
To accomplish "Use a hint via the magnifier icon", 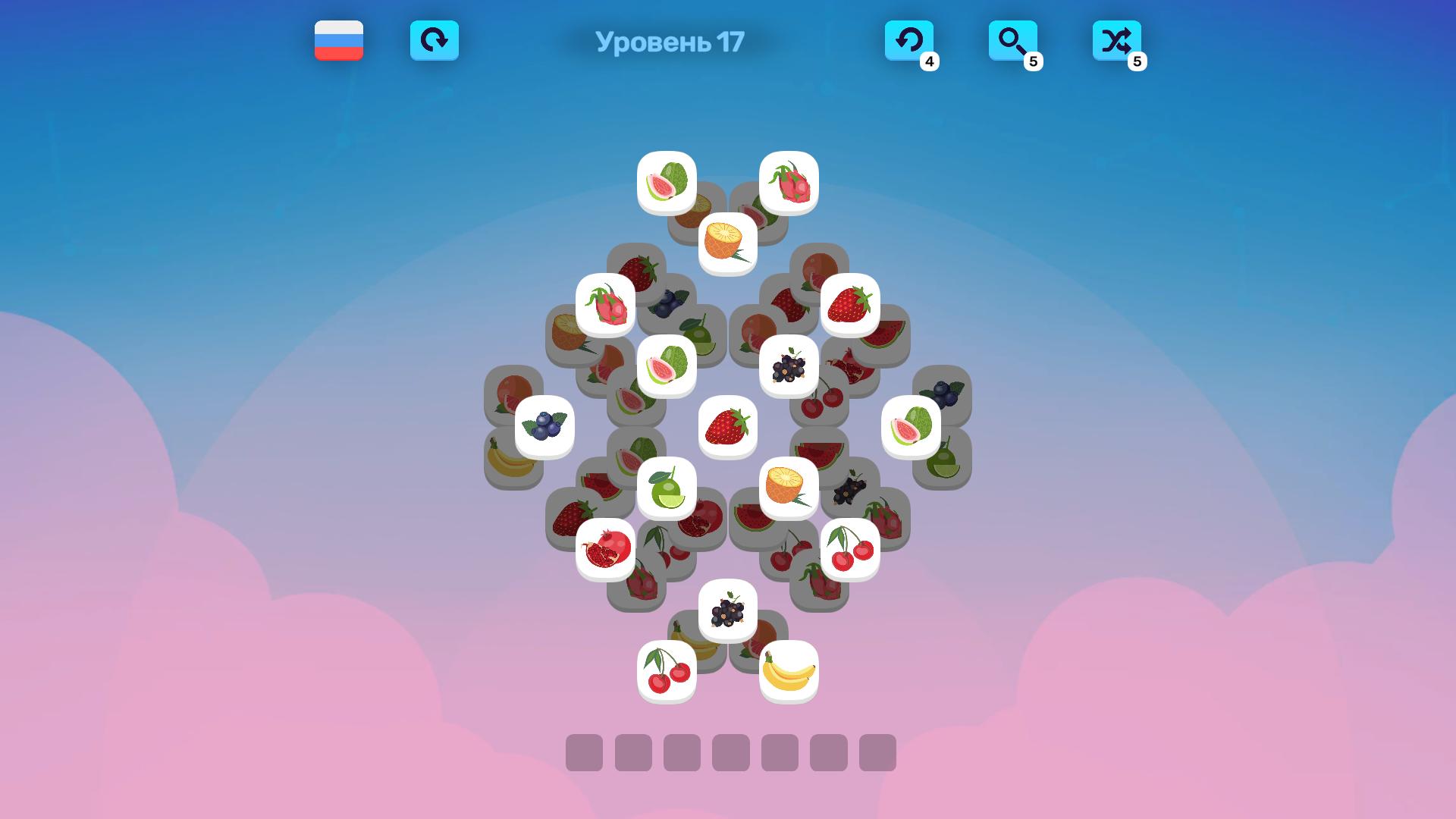I will (x=1014, y=42).
